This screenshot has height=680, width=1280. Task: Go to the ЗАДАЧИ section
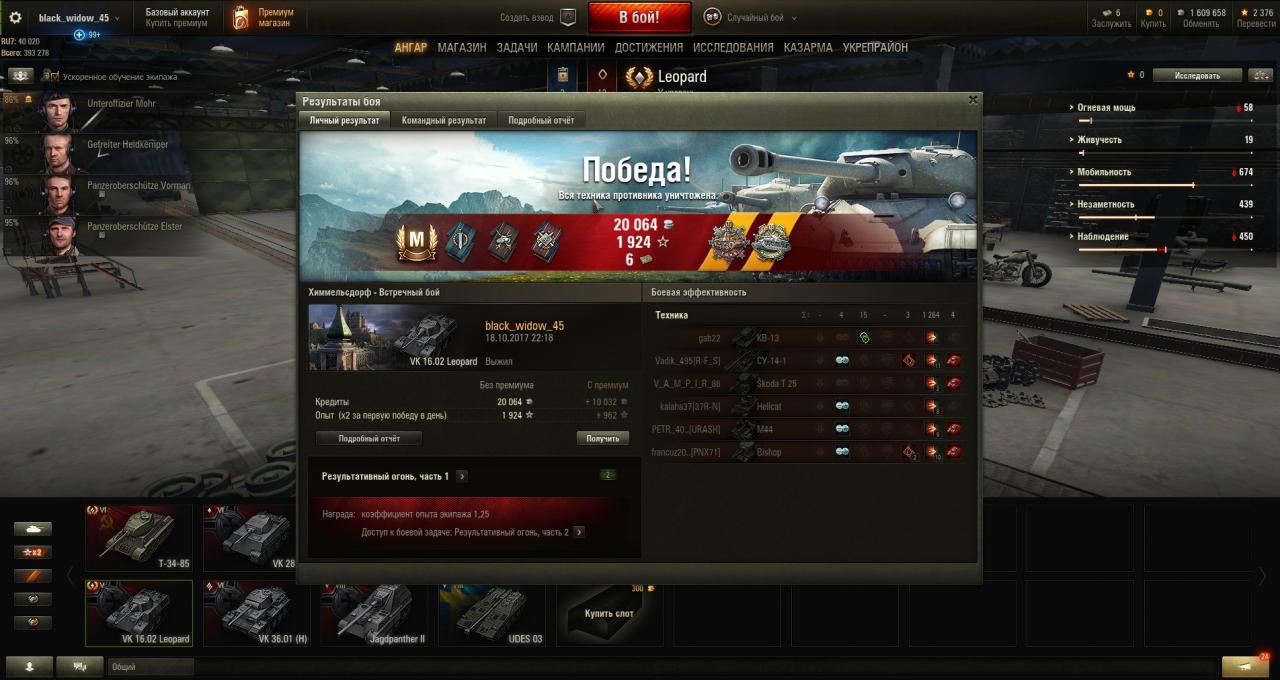(x=516, y=47)
